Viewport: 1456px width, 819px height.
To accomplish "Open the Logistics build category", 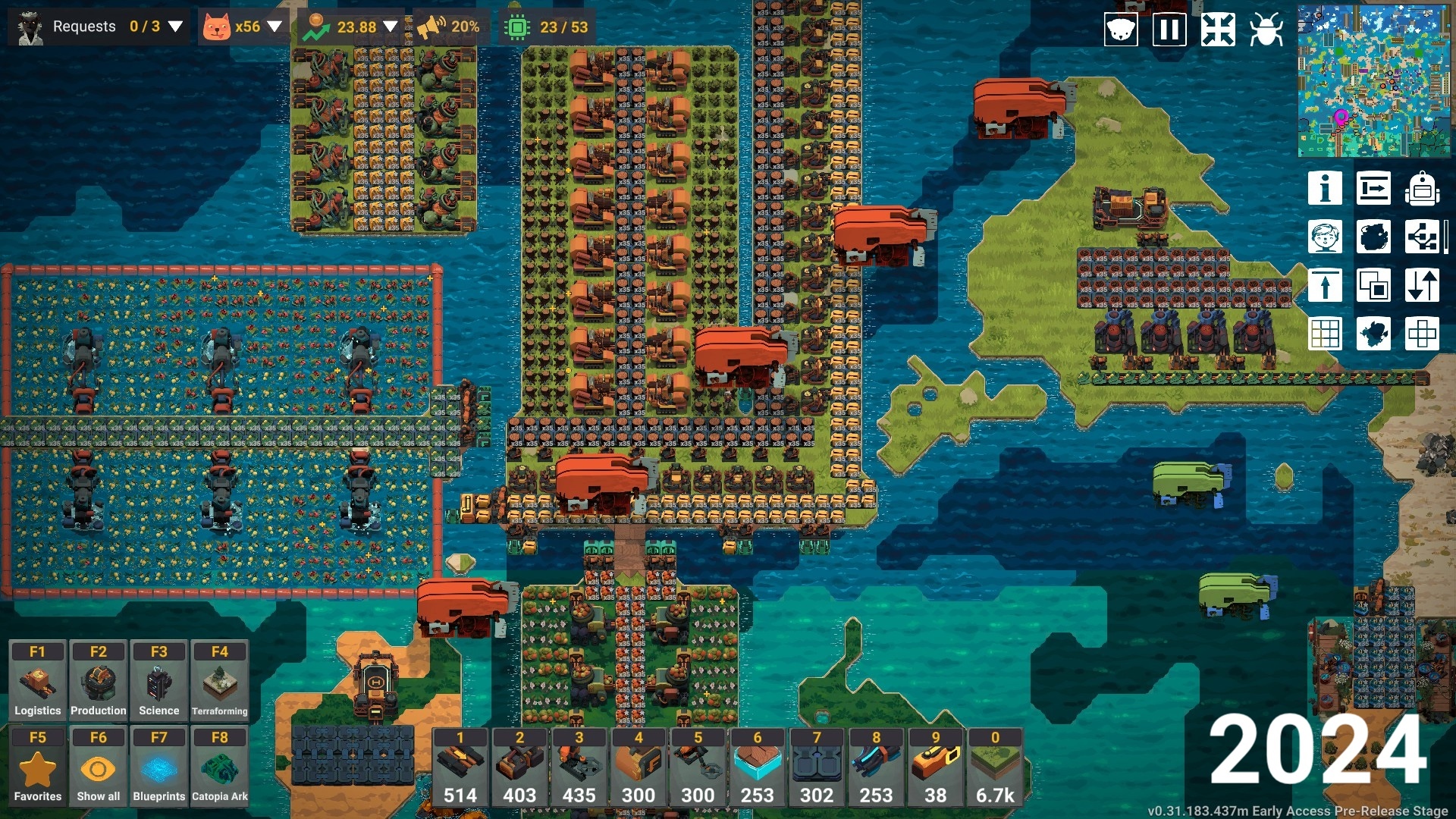I will tap(38, 680).
